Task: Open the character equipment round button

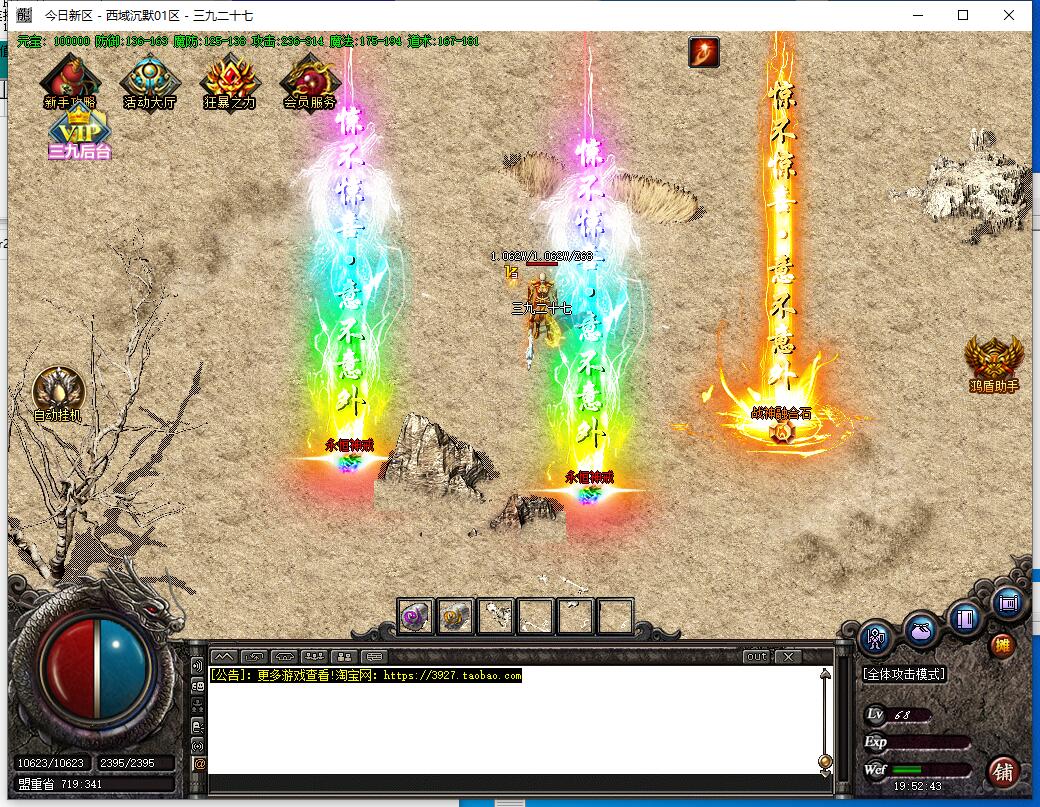Action: [x=877, y=638]
